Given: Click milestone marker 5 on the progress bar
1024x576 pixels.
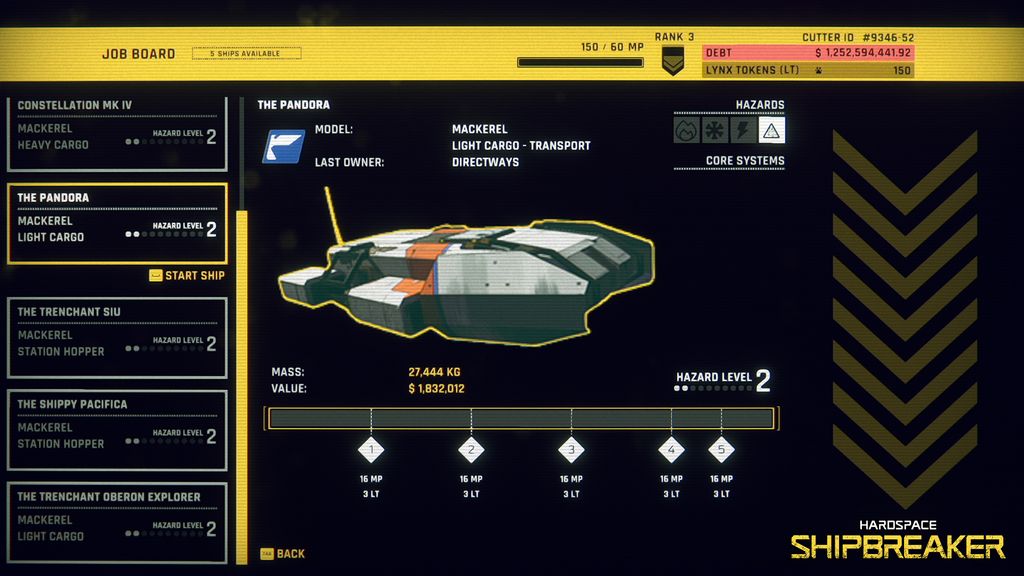Looking at the screenshot, I should [x=721, y=450].
